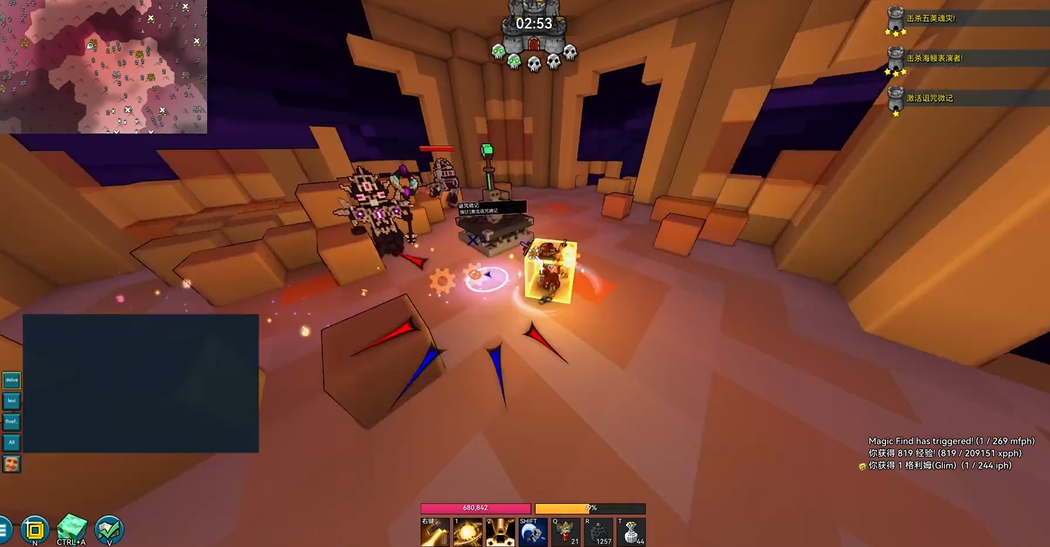The height and width of the screenshot is (547, 1050).
Task: Open the green cube icon
Action: point(72,528)
